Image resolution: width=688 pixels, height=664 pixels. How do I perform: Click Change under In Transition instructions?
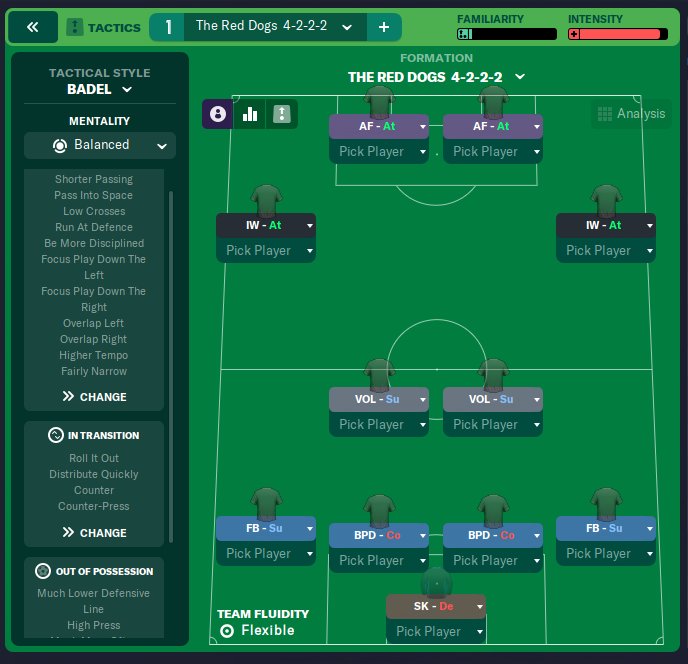coord(95,533)
